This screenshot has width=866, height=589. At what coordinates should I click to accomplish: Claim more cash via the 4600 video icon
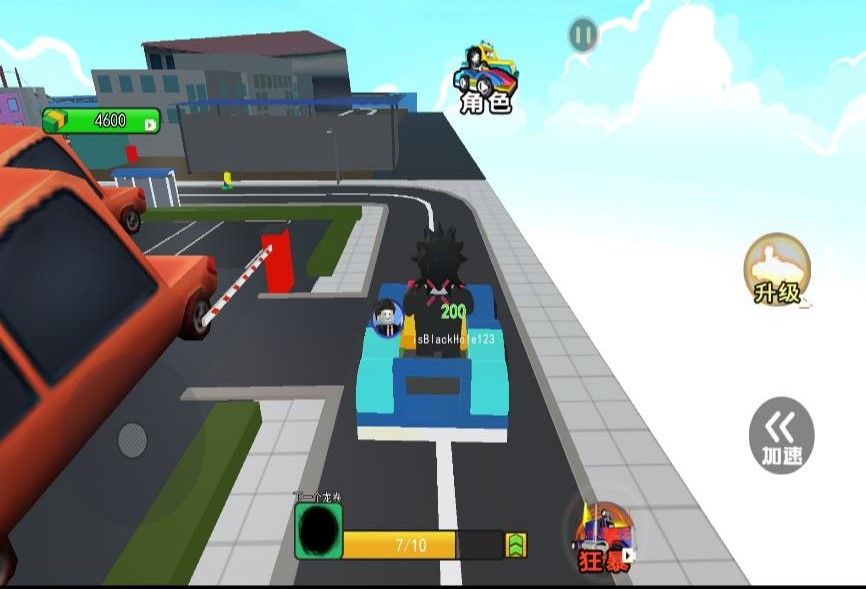tap(150, 122)
